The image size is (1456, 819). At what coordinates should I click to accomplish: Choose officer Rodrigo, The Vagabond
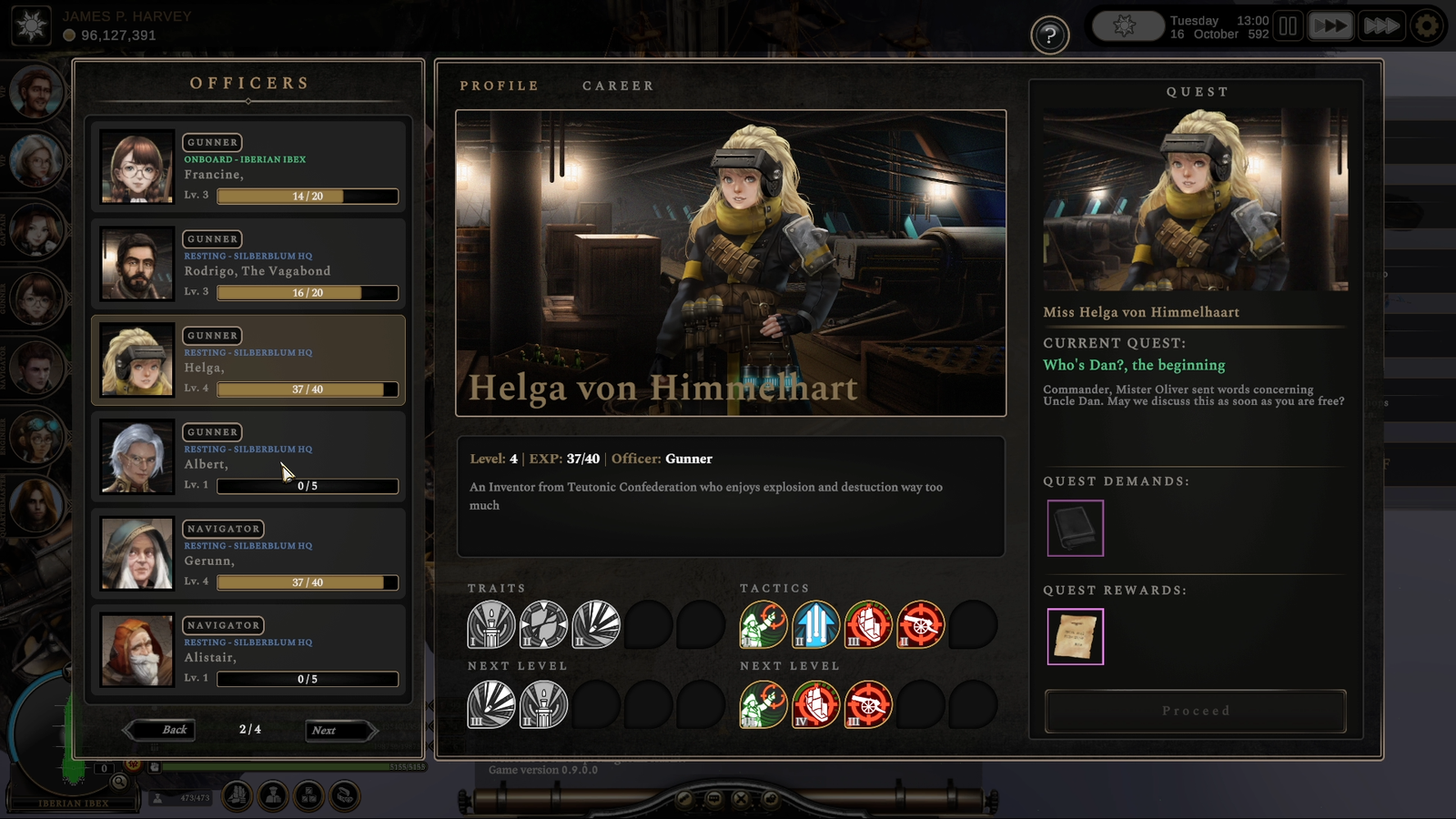click(x=248, y=264)
